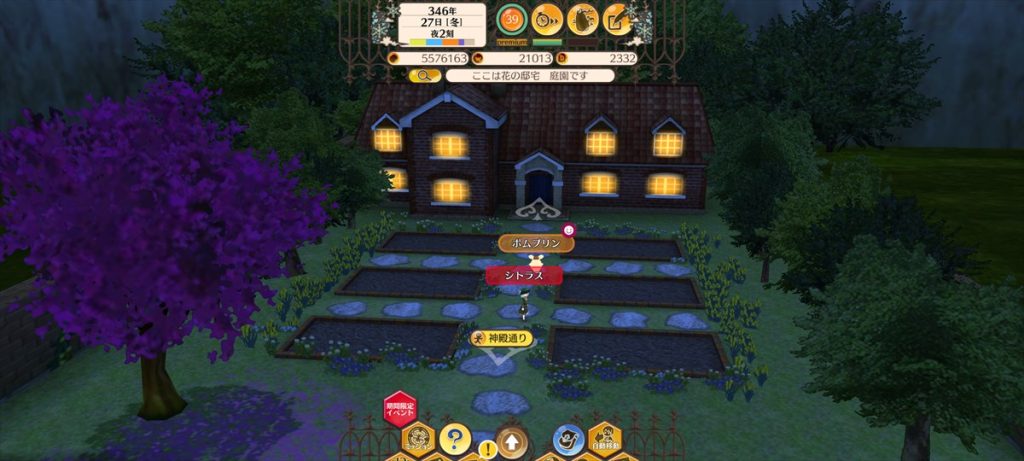
Task: Select the 神殿通り destination label
Action: (502, 338)
